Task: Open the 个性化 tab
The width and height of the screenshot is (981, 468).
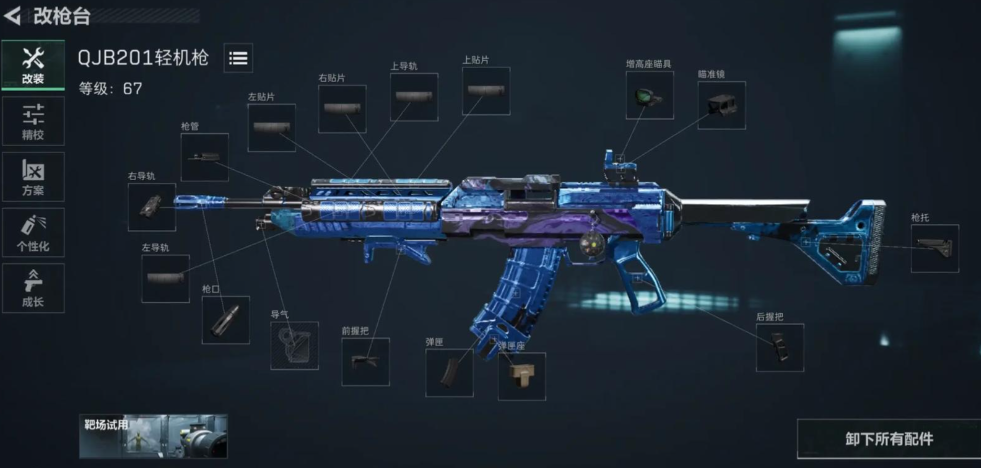Action: [x=33, y=232]
